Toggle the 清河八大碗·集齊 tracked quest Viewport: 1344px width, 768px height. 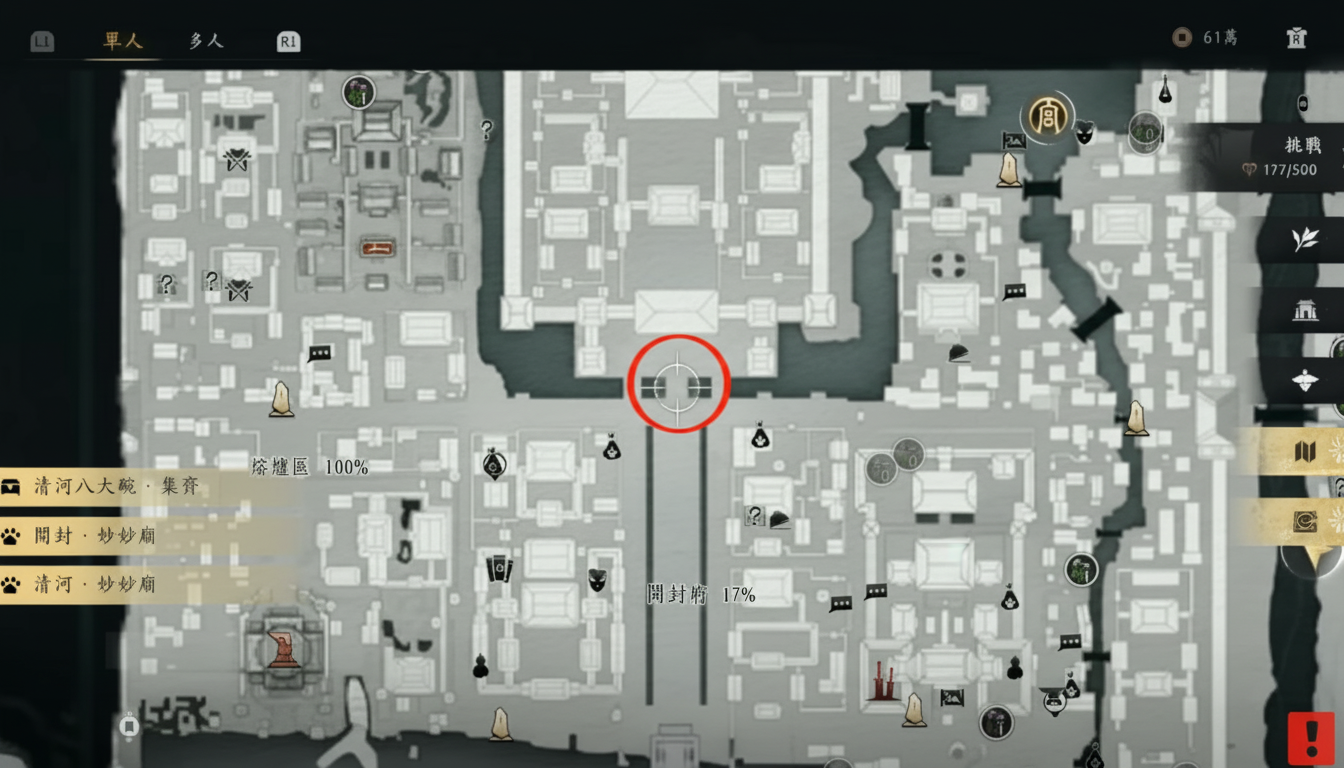(100, 487)
